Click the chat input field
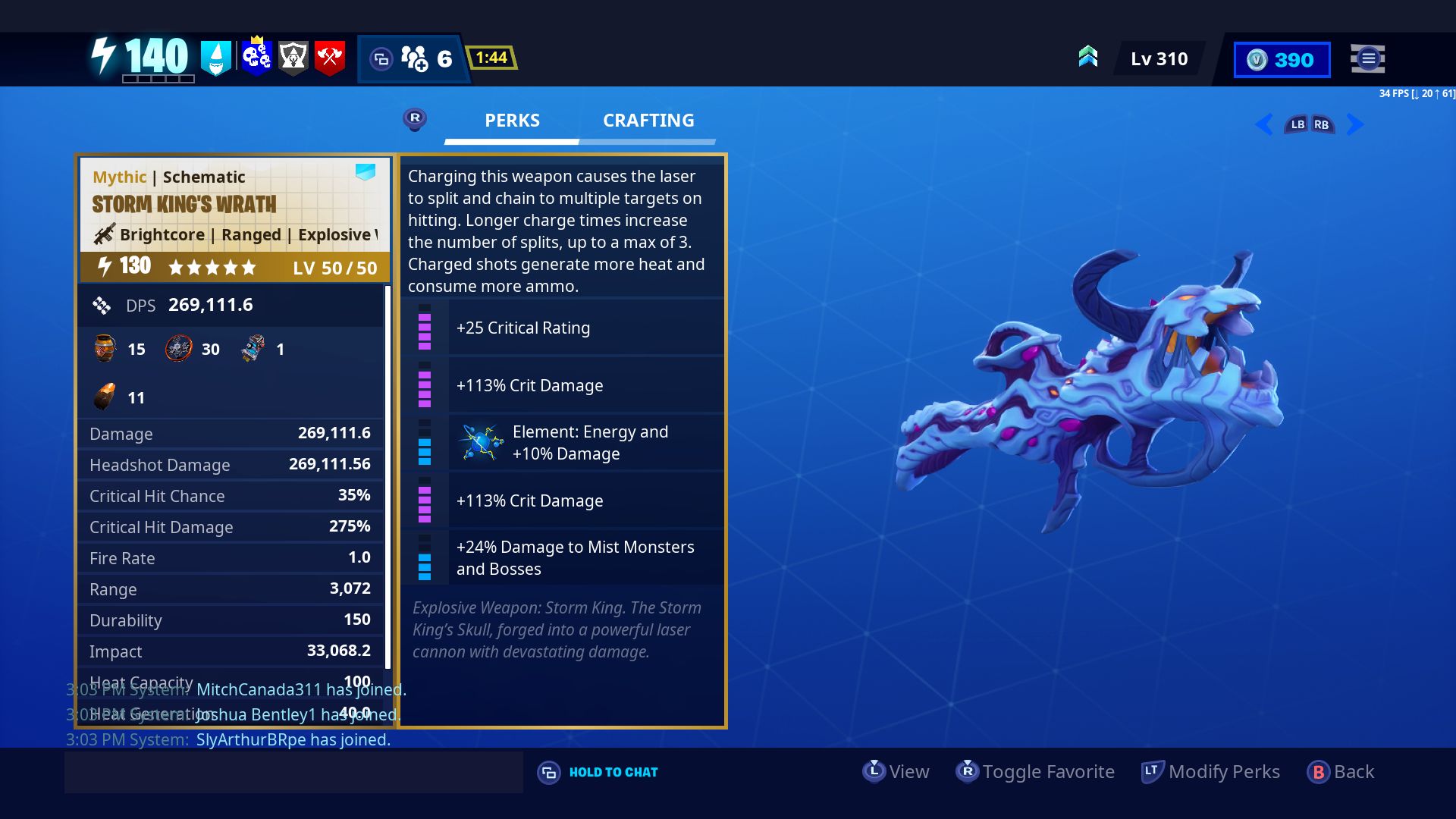 pyautogui.click(x=294, y=771)
